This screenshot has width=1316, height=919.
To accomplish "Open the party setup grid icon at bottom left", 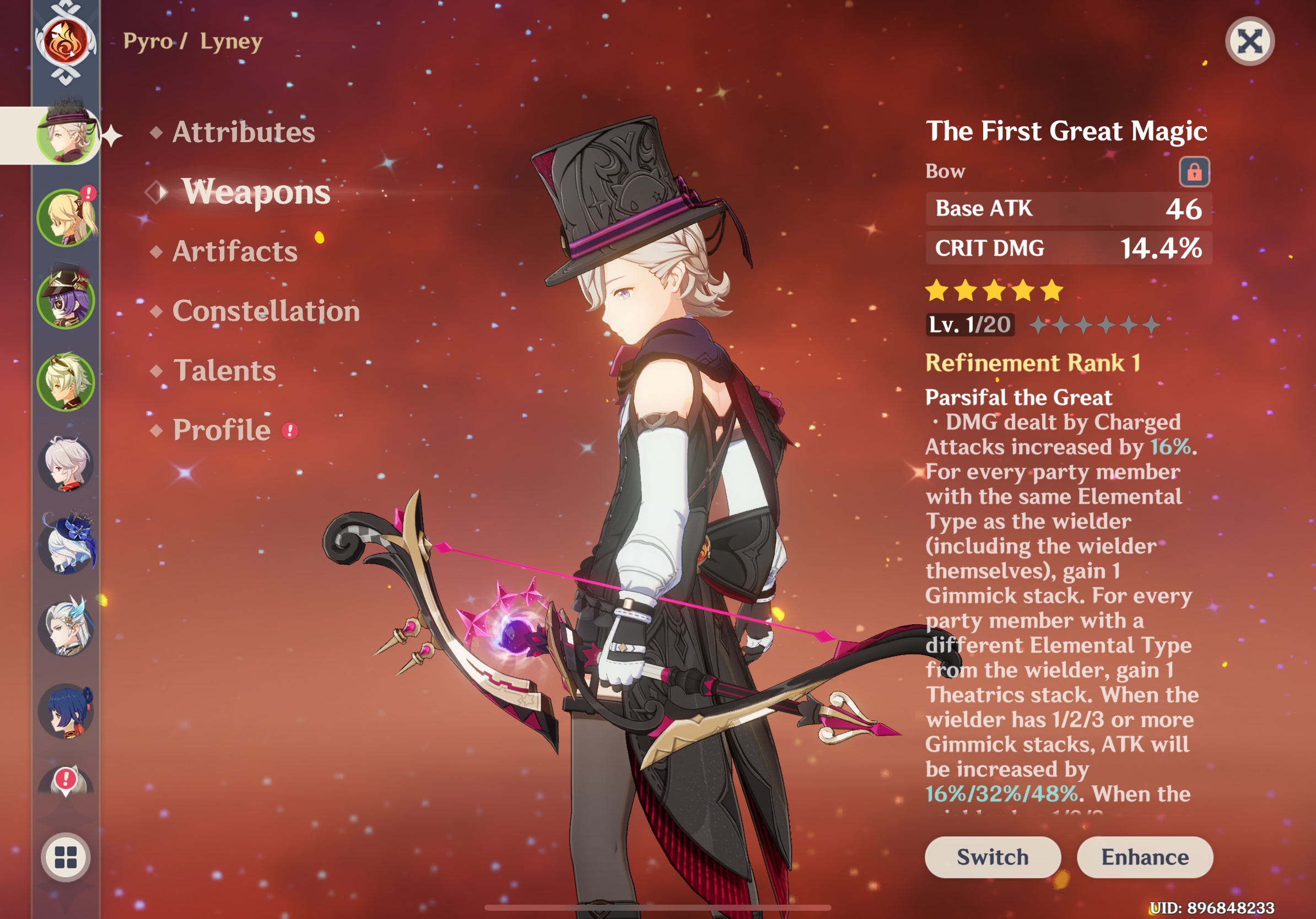I will pyautogui.click(x=65, y=857).
